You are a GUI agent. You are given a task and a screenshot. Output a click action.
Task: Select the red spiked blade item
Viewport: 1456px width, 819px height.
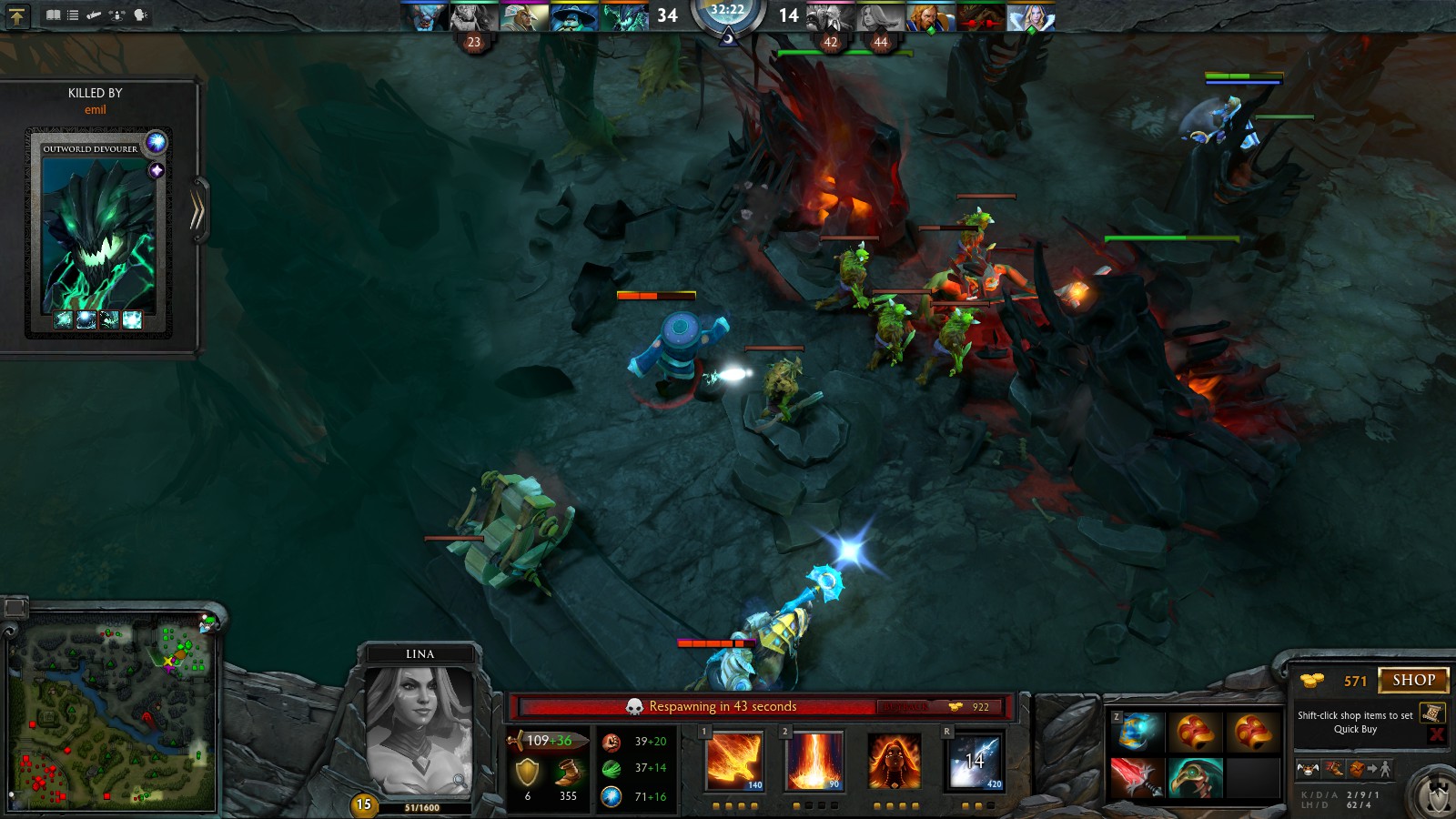(x=1137, y=778)
